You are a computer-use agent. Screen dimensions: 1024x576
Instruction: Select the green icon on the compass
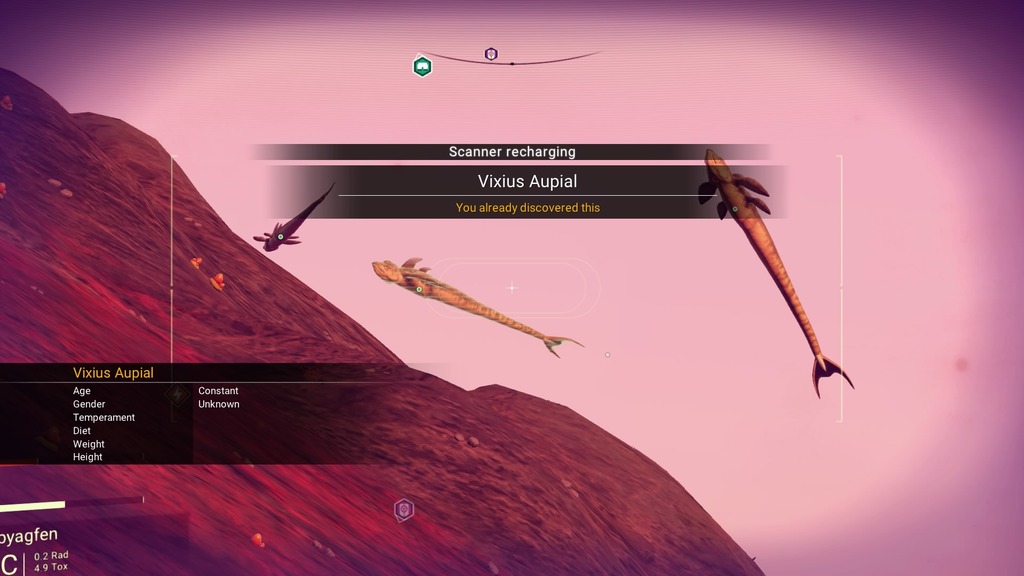click(x=422, y=67)
